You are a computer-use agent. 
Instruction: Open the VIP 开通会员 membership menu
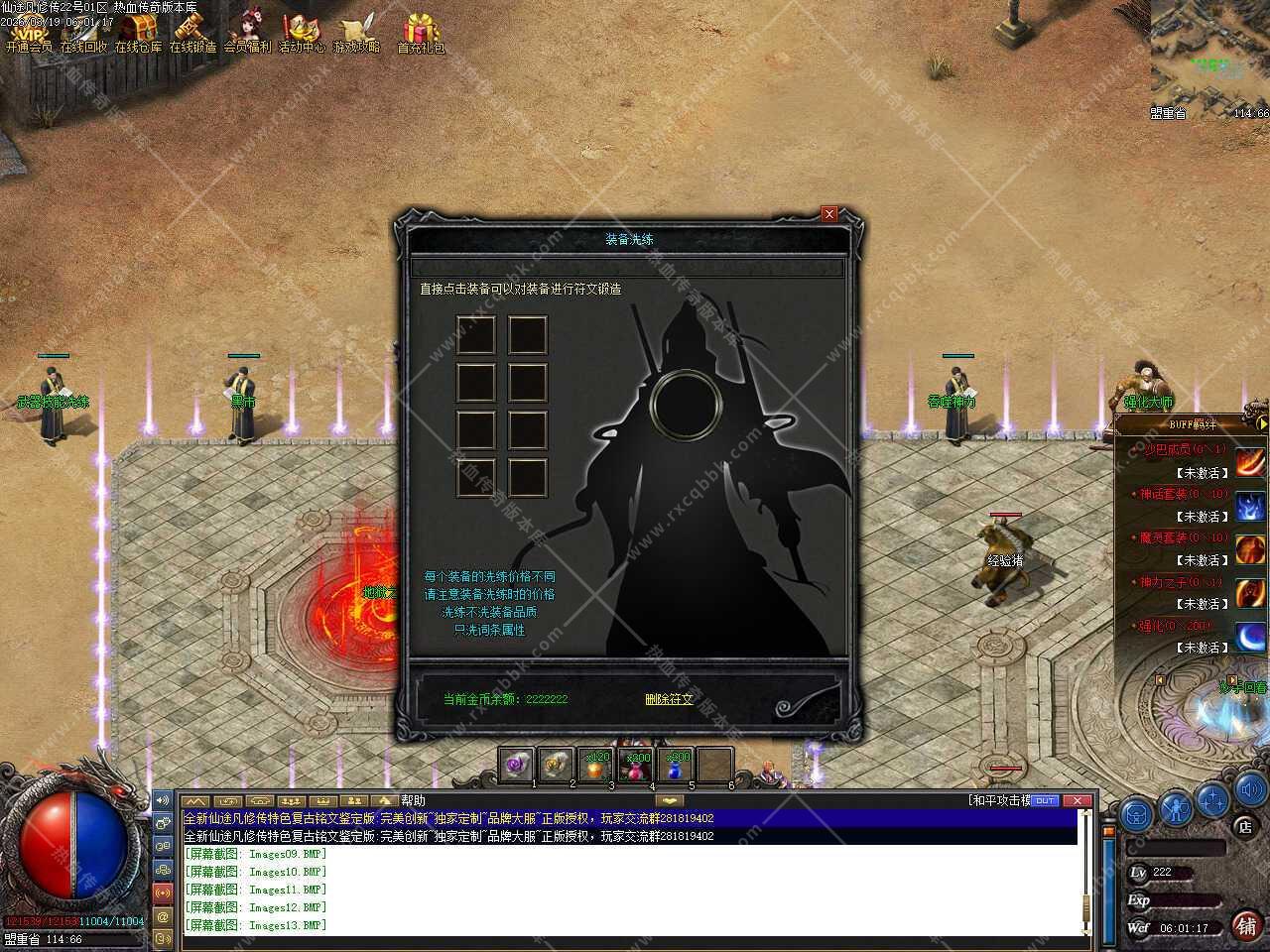click(x=29, y=33)
